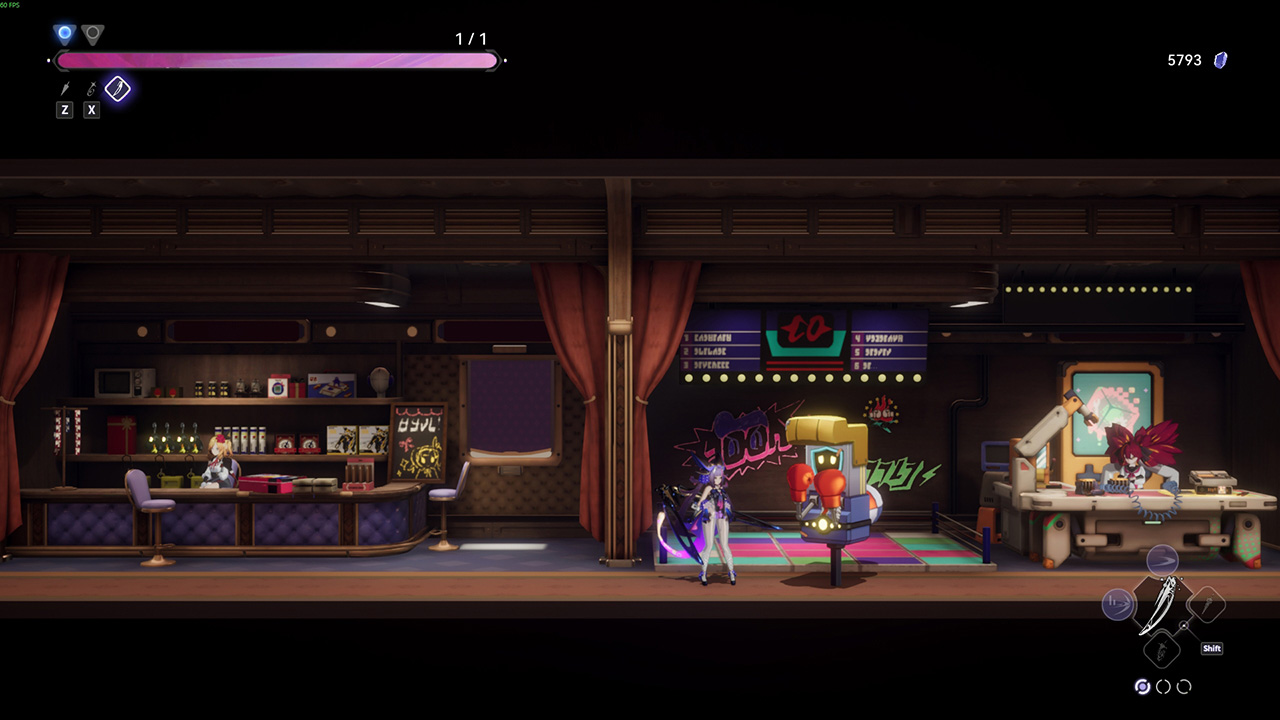
Task: Switch to the bottom diamond weapon slot
Action: 1162,651
